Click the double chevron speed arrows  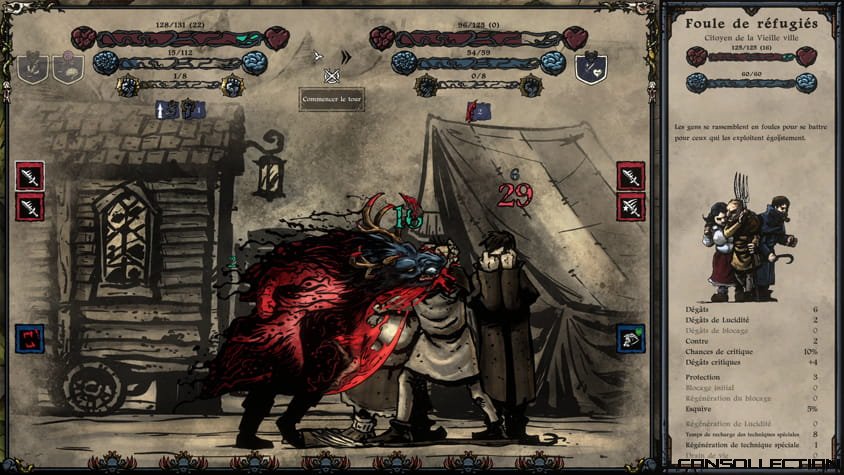(346, 57)
